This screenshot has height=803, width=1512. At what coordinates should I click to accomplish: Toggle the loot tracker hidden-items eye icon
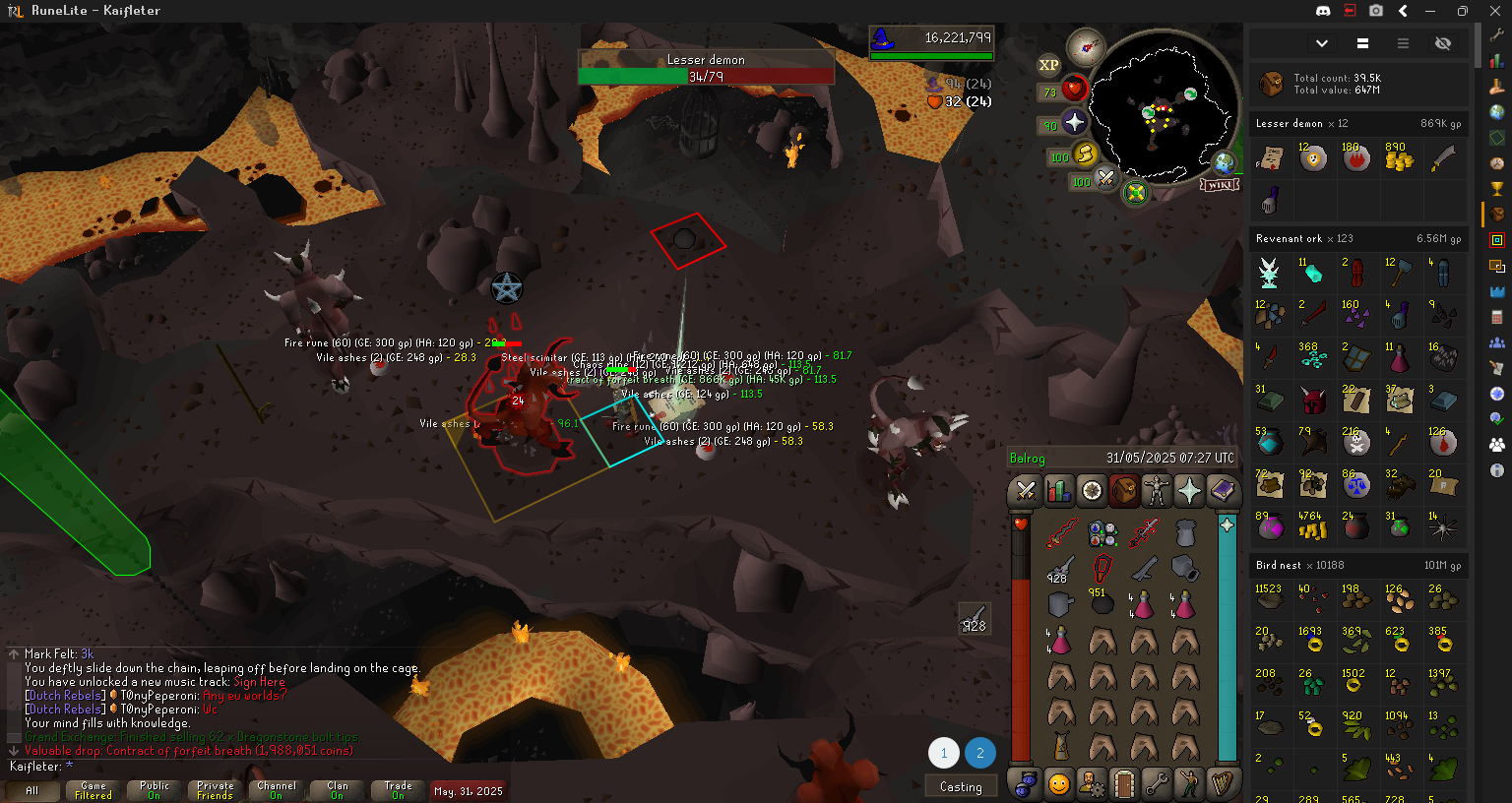(x=1443, y=43)
